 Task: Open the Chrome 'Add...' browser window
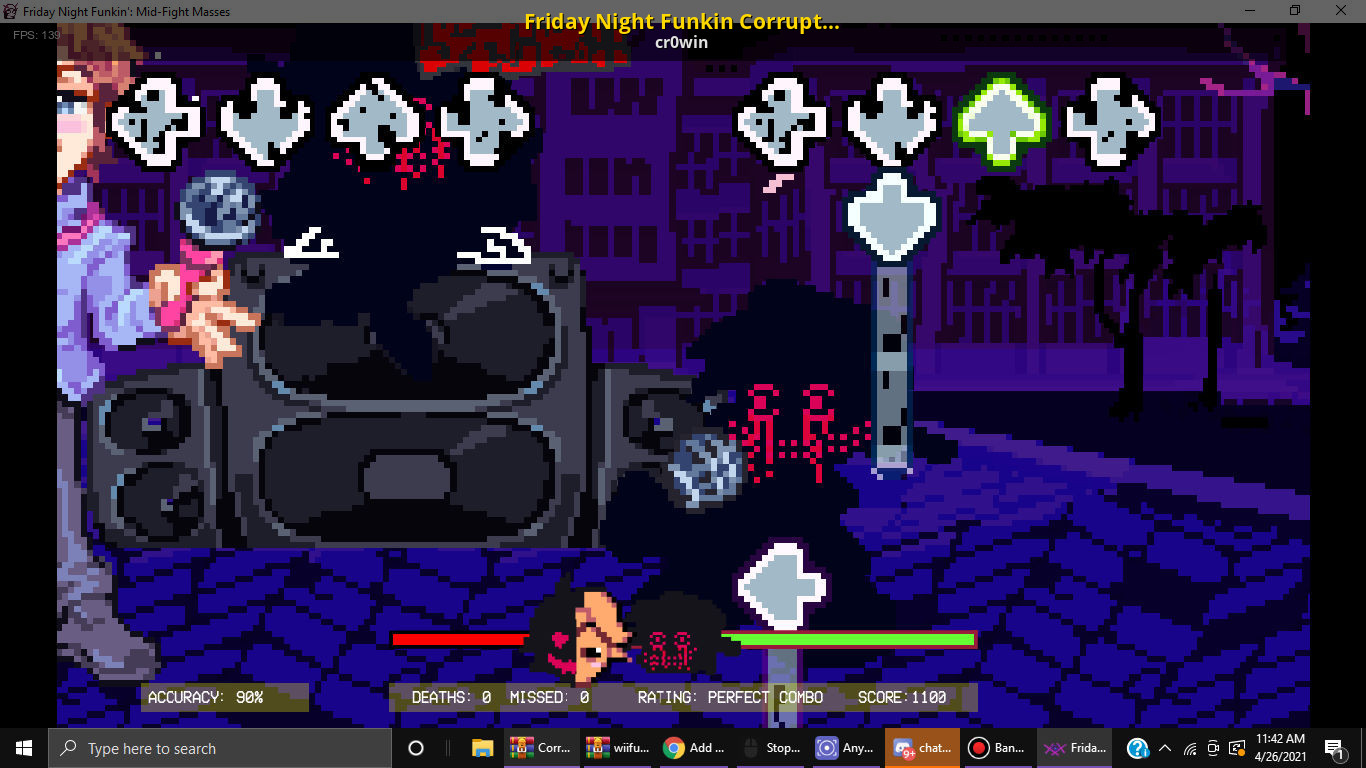tap(694, 747)
